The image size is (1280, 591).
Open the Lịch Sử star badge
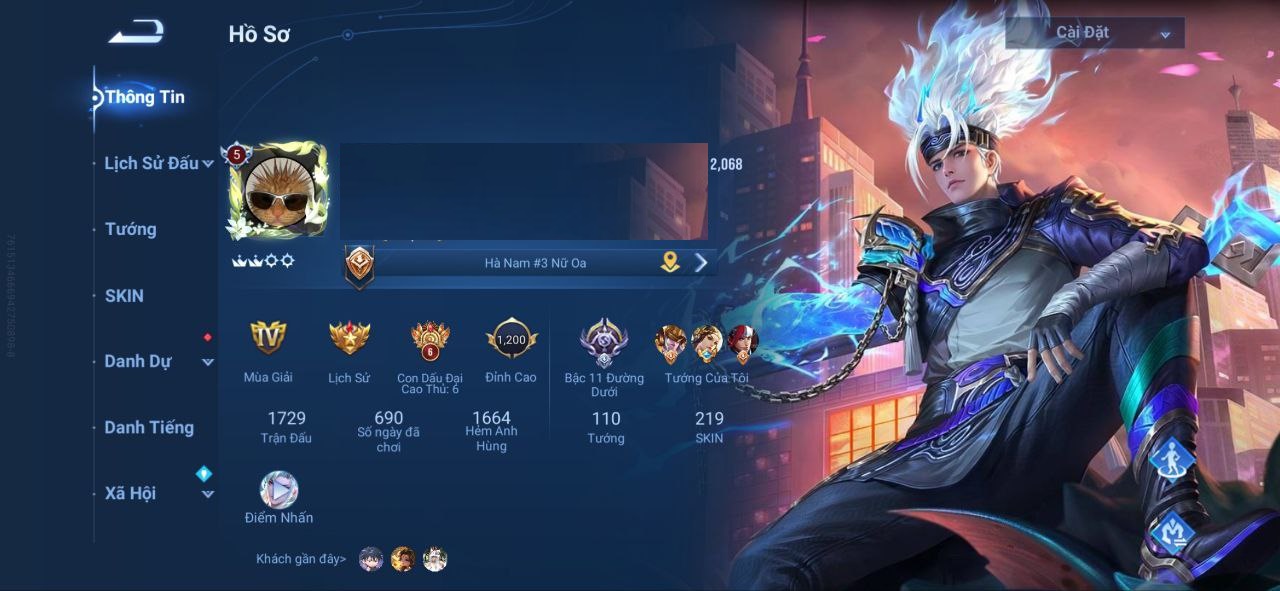(349, 338)
